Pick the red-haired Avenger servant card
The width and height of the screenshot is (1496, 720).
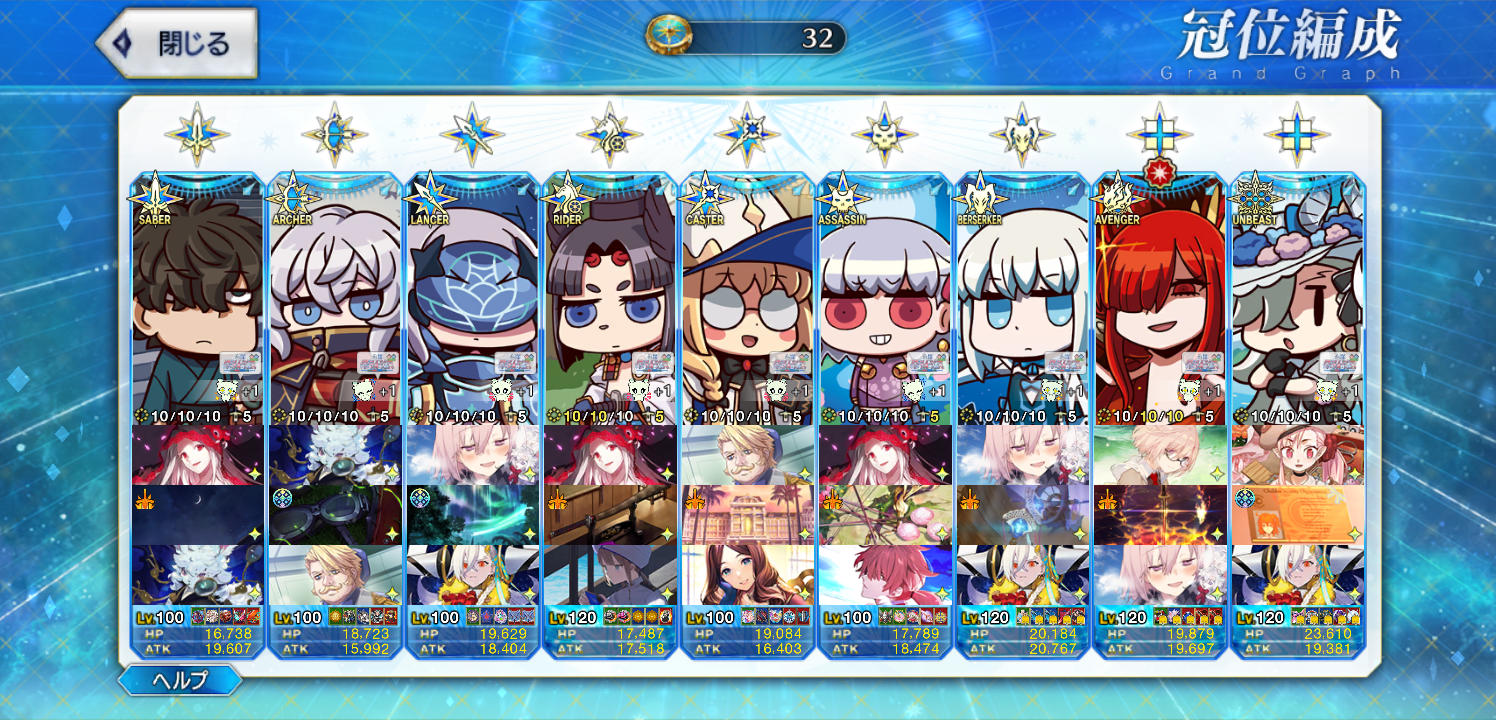[x=1160, y=300]
